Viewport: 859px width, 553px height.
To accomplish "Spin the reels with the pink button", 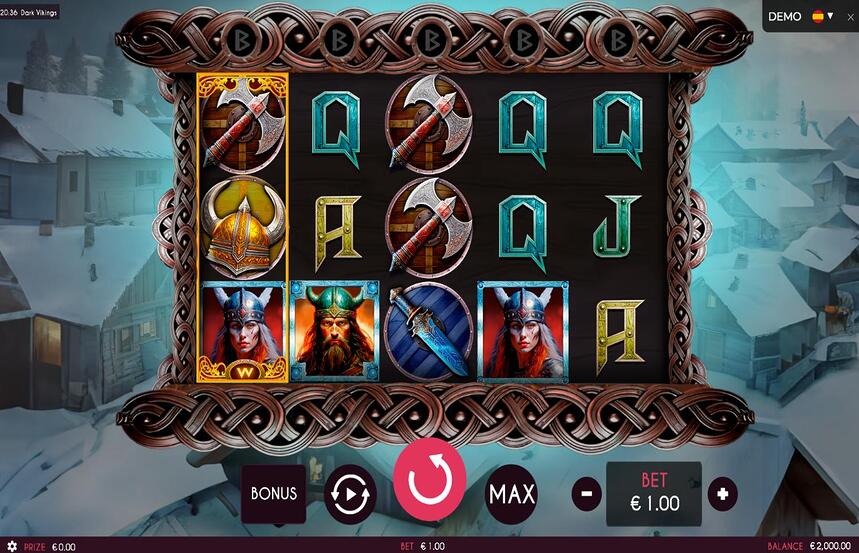I will point(430,481).
